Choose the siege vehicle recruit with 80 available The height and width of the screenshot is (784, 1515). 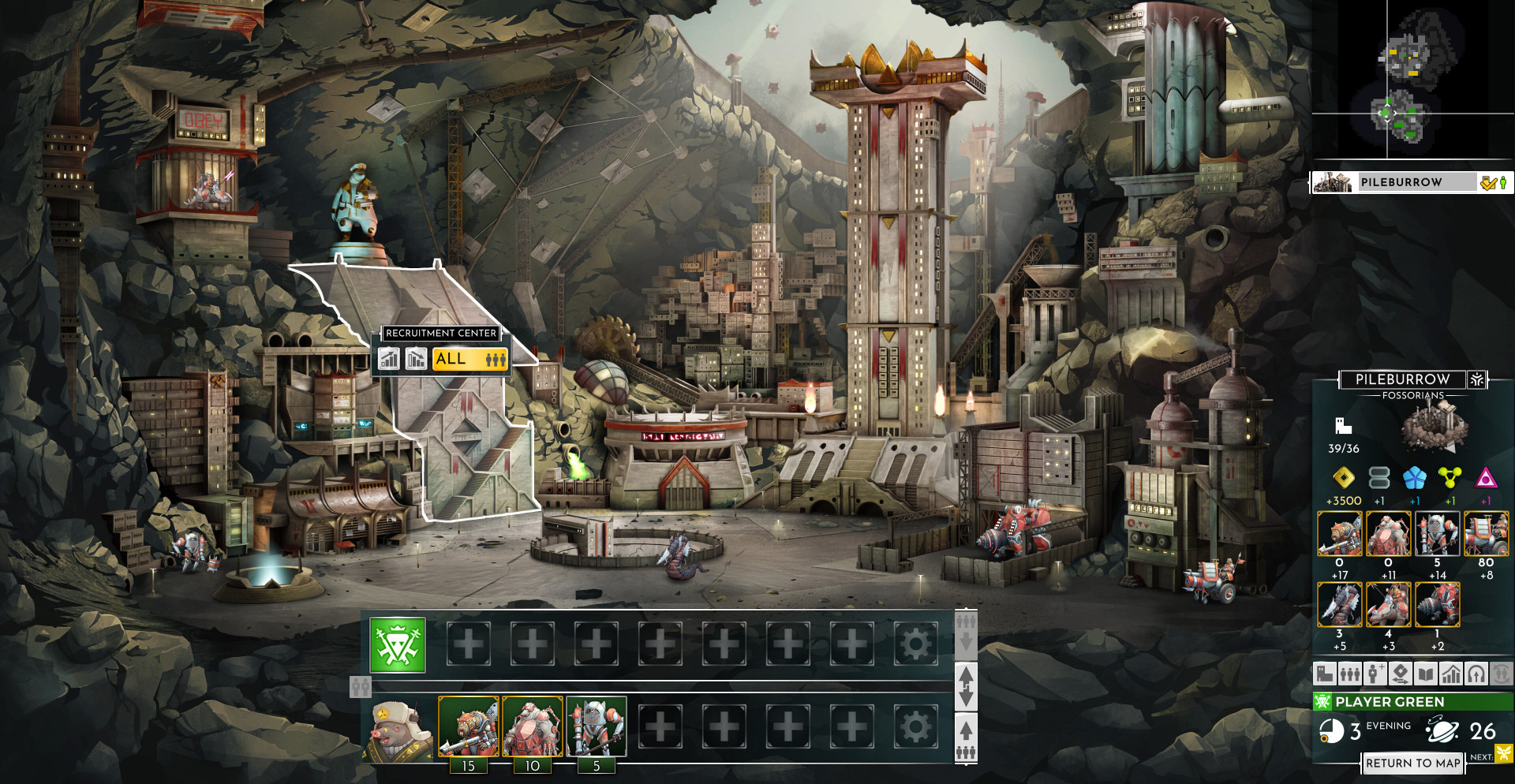[x=1486, y=534]
